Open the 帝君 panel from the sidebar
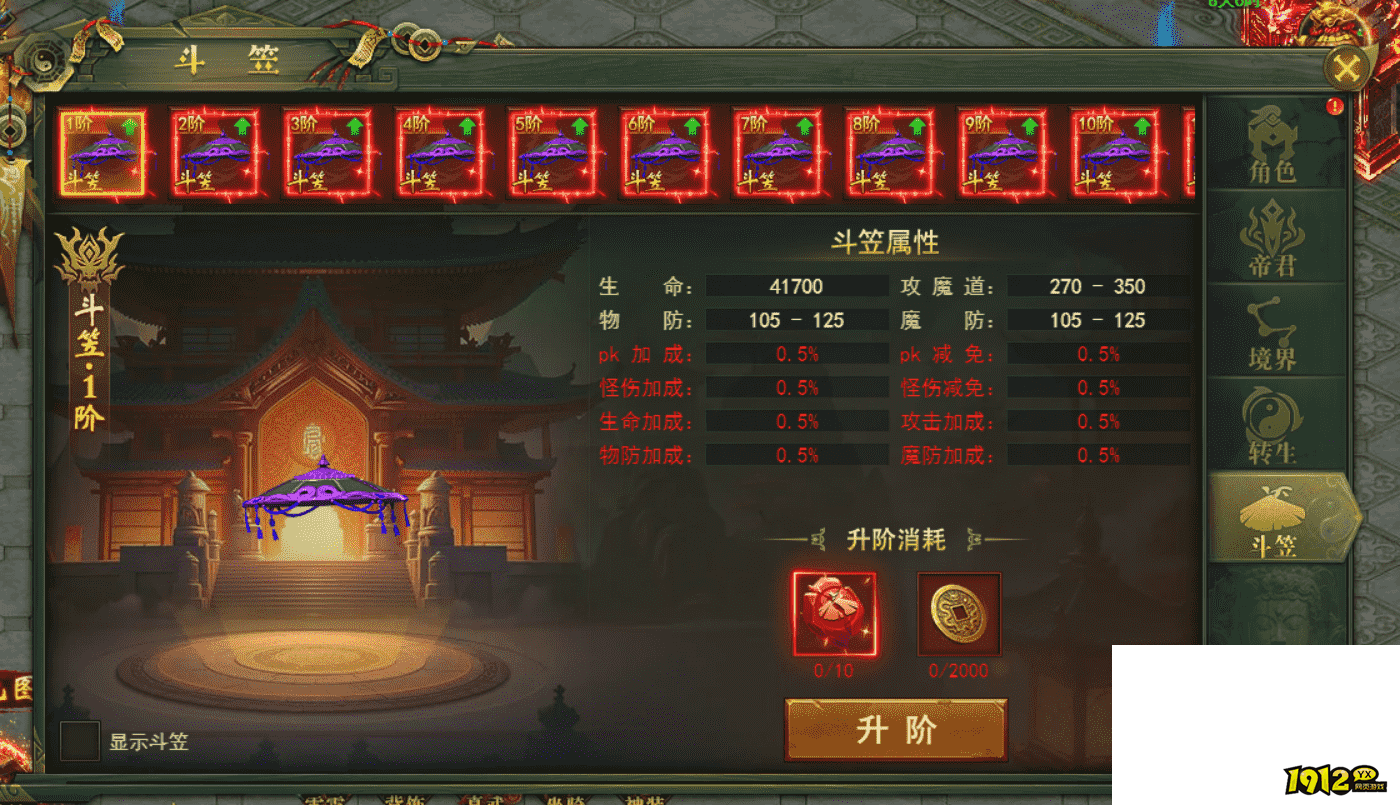Image resolution: width=1400 pixels, height=805 pixels. click(1272, 240)
